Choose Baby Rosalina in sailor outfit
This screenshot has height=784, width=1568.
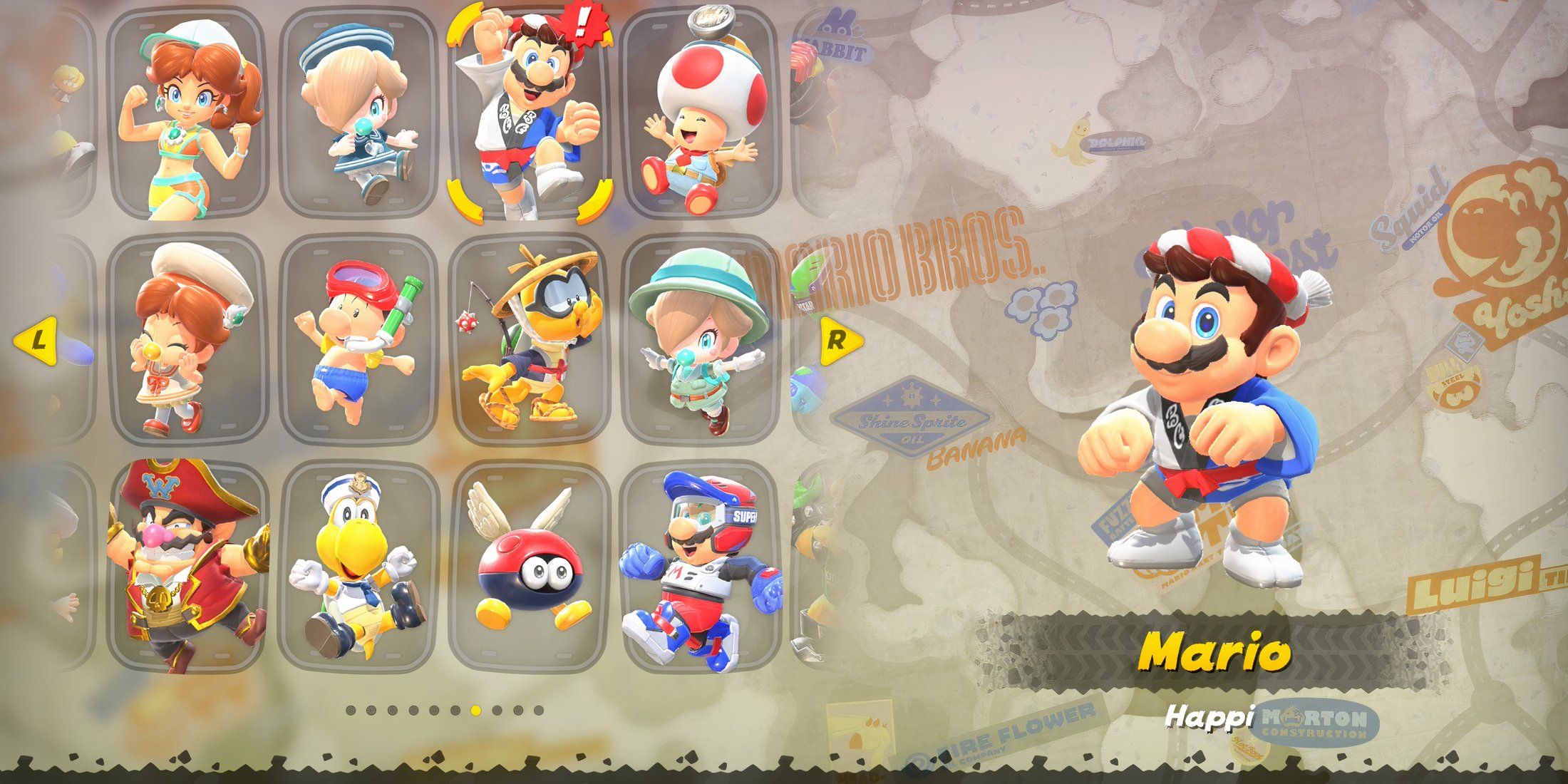click(358, 114)
